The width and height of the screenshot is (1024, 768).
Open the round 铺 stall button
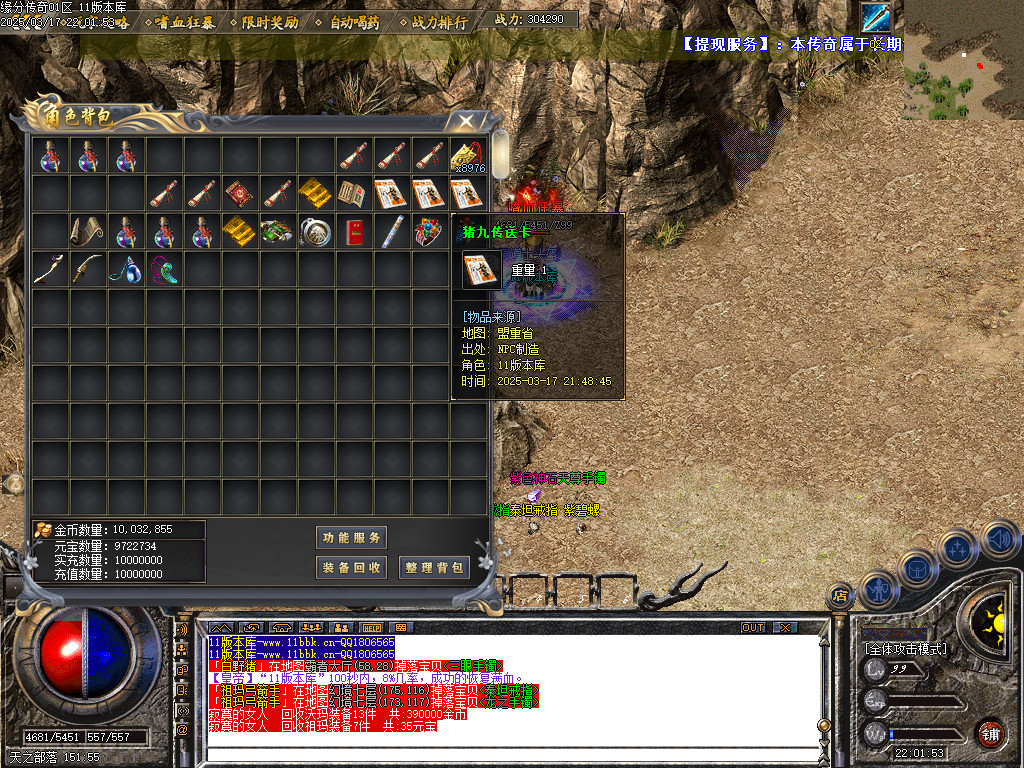click(x=991, y=733)
